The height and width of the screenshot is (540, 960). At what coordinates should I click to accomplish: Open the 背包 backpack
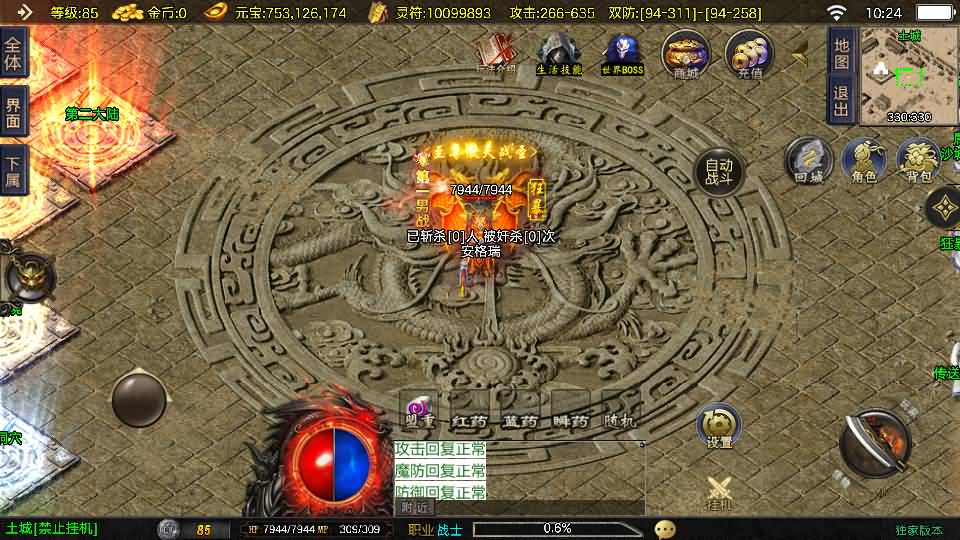[x=918, y=162]
